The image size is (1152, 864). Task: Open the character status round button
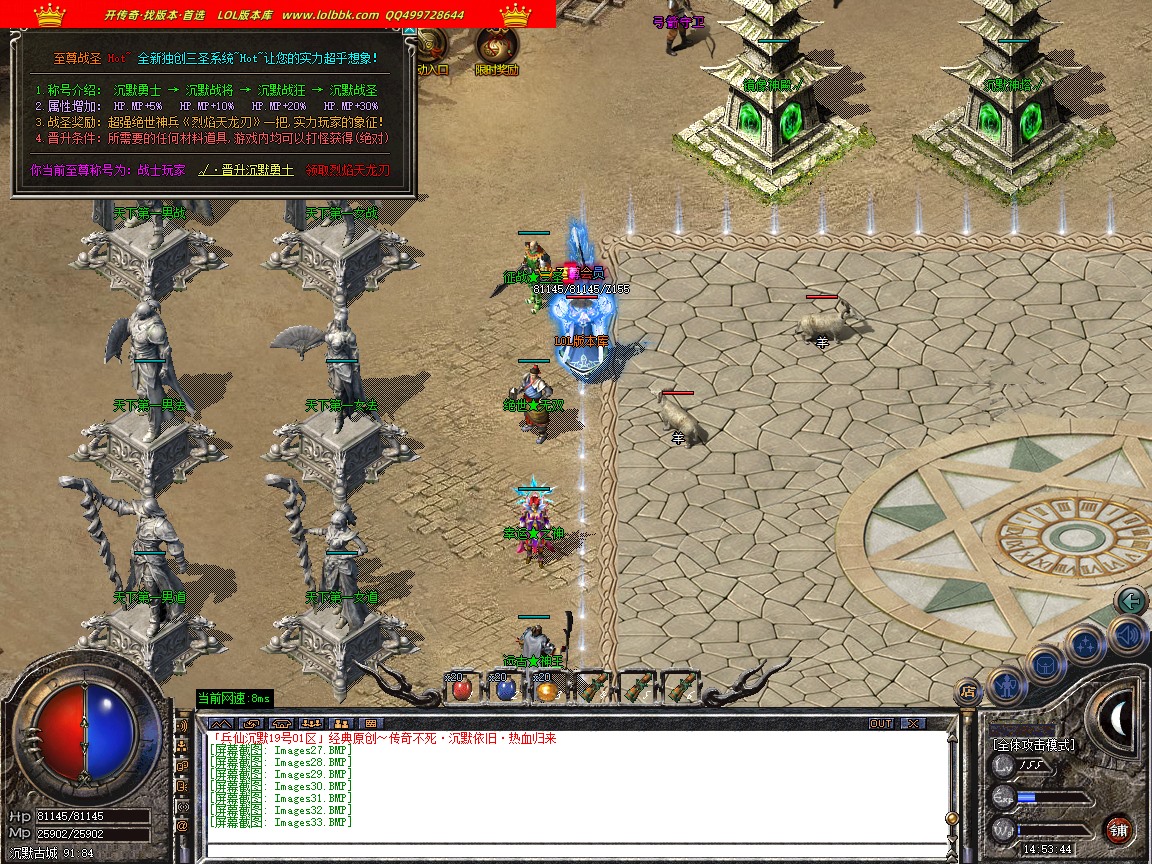[x=1004, y=686]
